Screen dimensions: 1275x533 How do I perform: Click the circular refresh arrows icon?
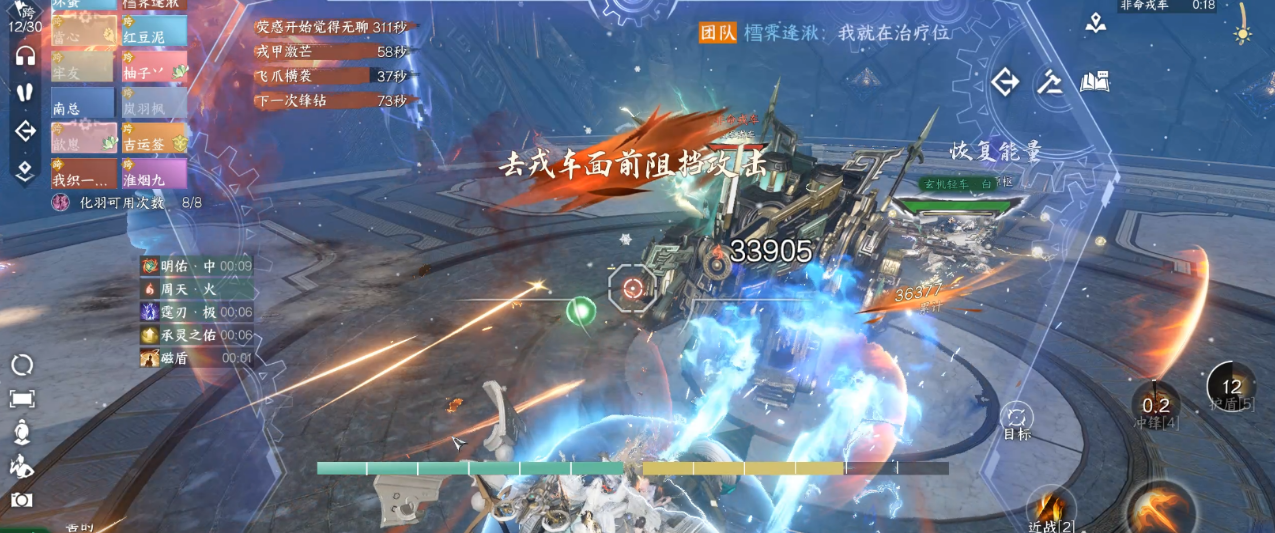(22, 365)
